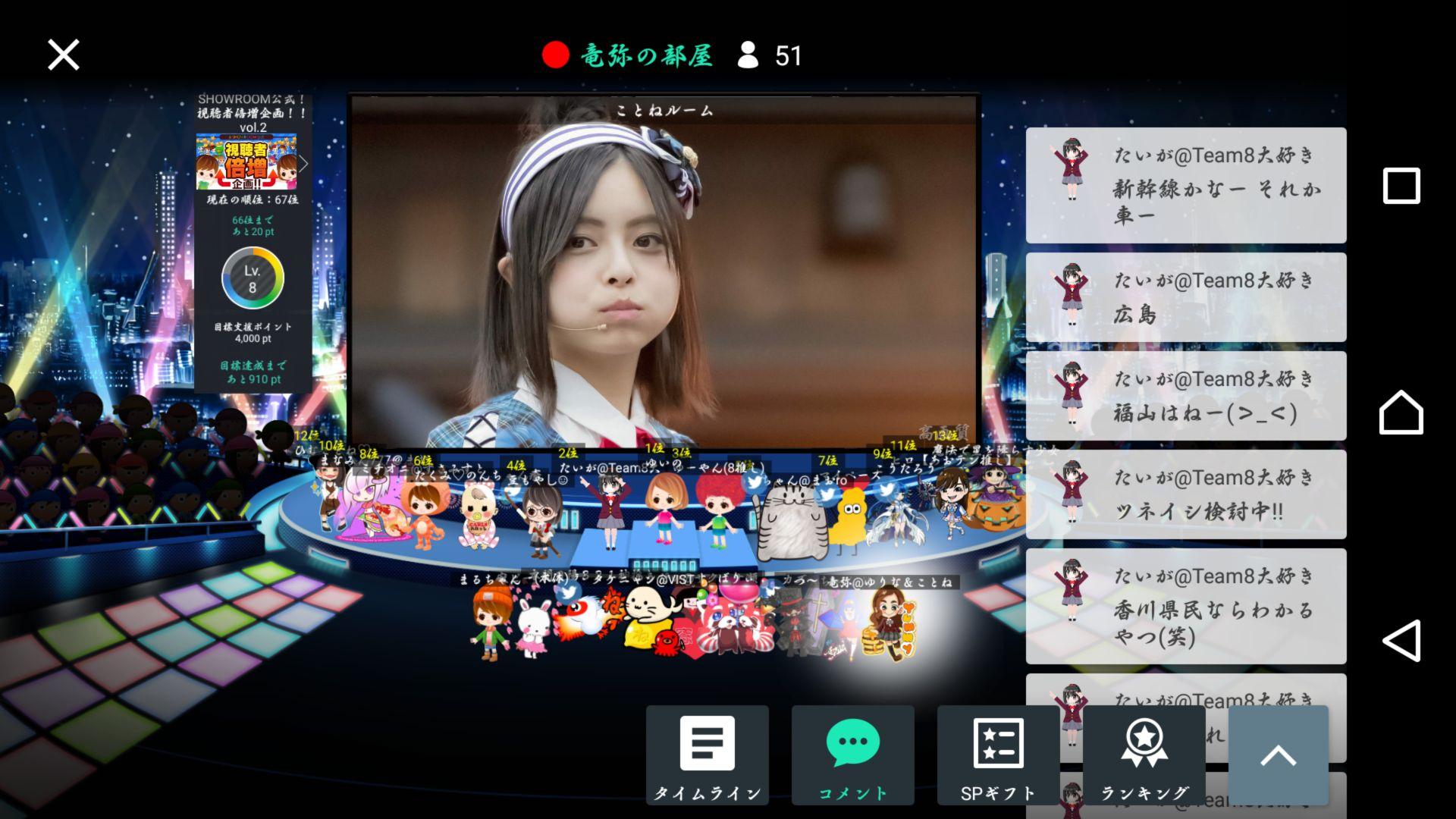Select the comment saying 広島
Screen dimensions: 1456x819
pyautogui.click(x=1185, y=297)
